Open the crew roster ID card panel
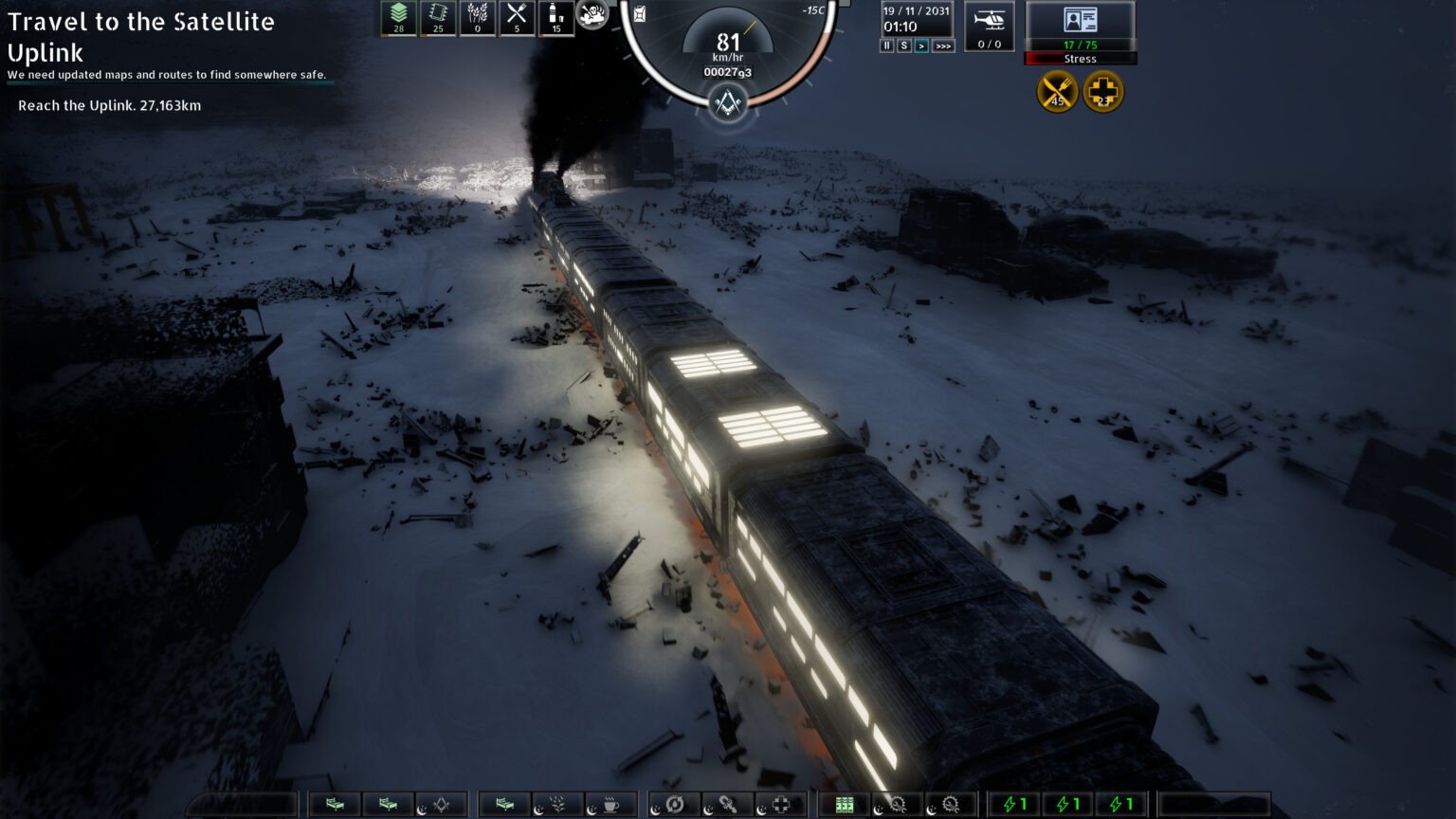This screenshot has width=1456, height=819. click(1080, 19)
